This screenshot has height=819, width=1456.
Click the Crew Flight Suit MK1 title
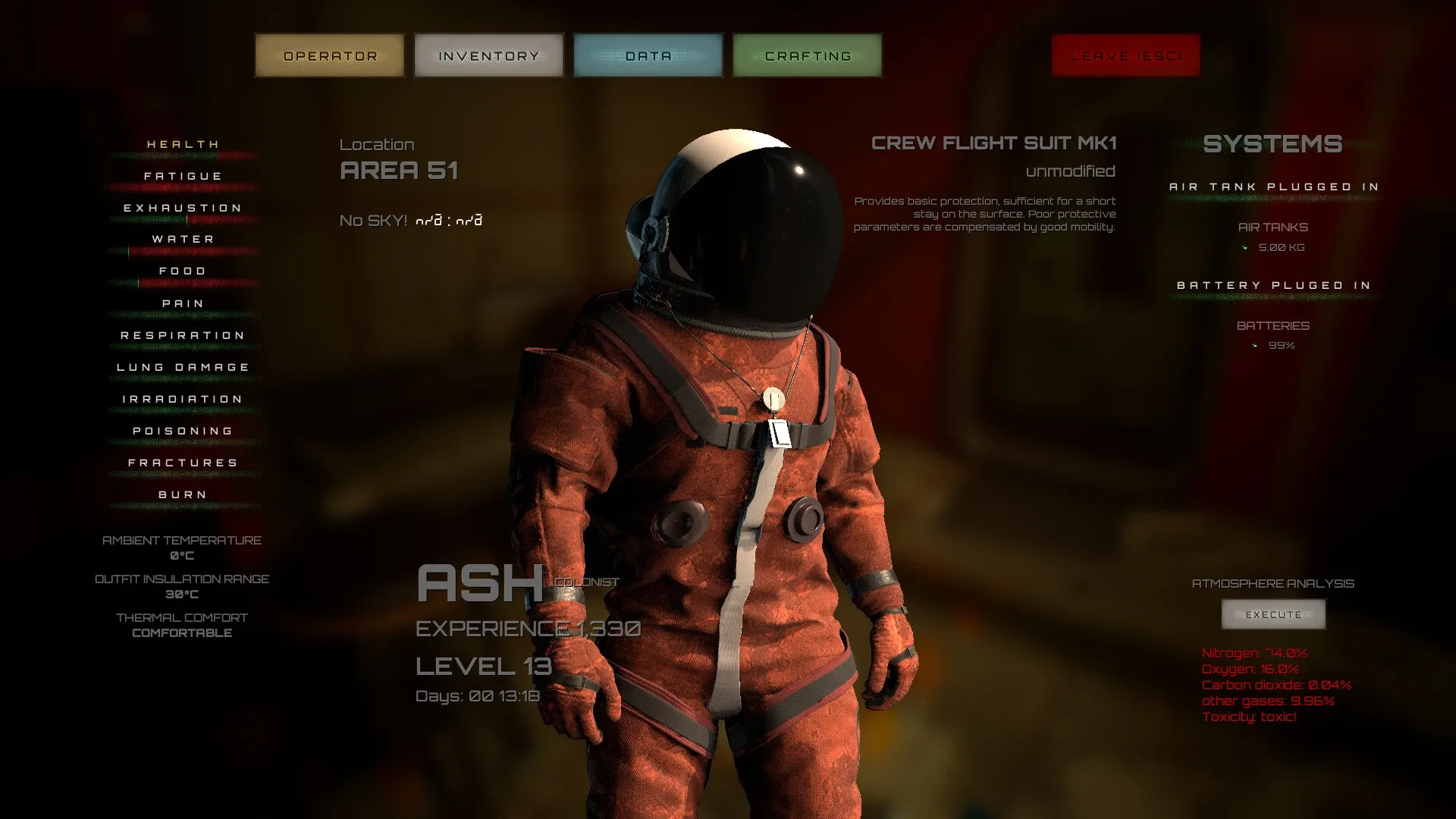(x=995, y=143)
